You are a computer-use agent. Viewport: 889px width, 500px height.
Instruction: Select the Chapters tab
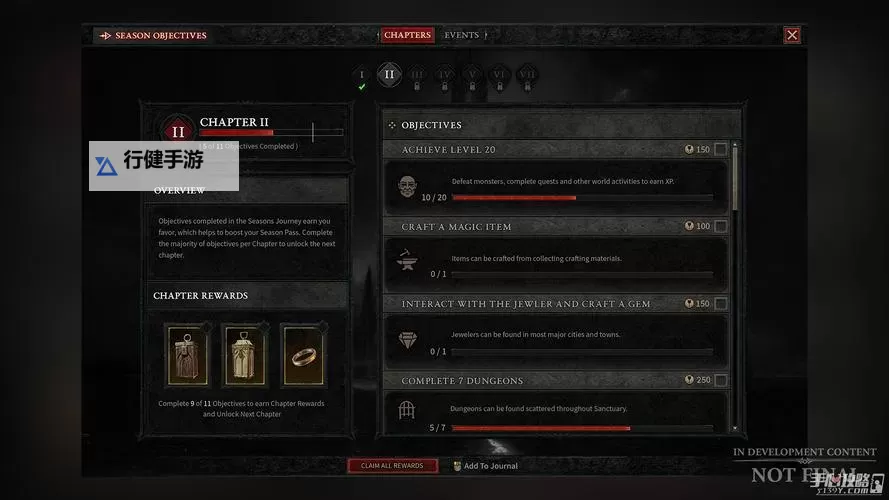click(407, 35)
